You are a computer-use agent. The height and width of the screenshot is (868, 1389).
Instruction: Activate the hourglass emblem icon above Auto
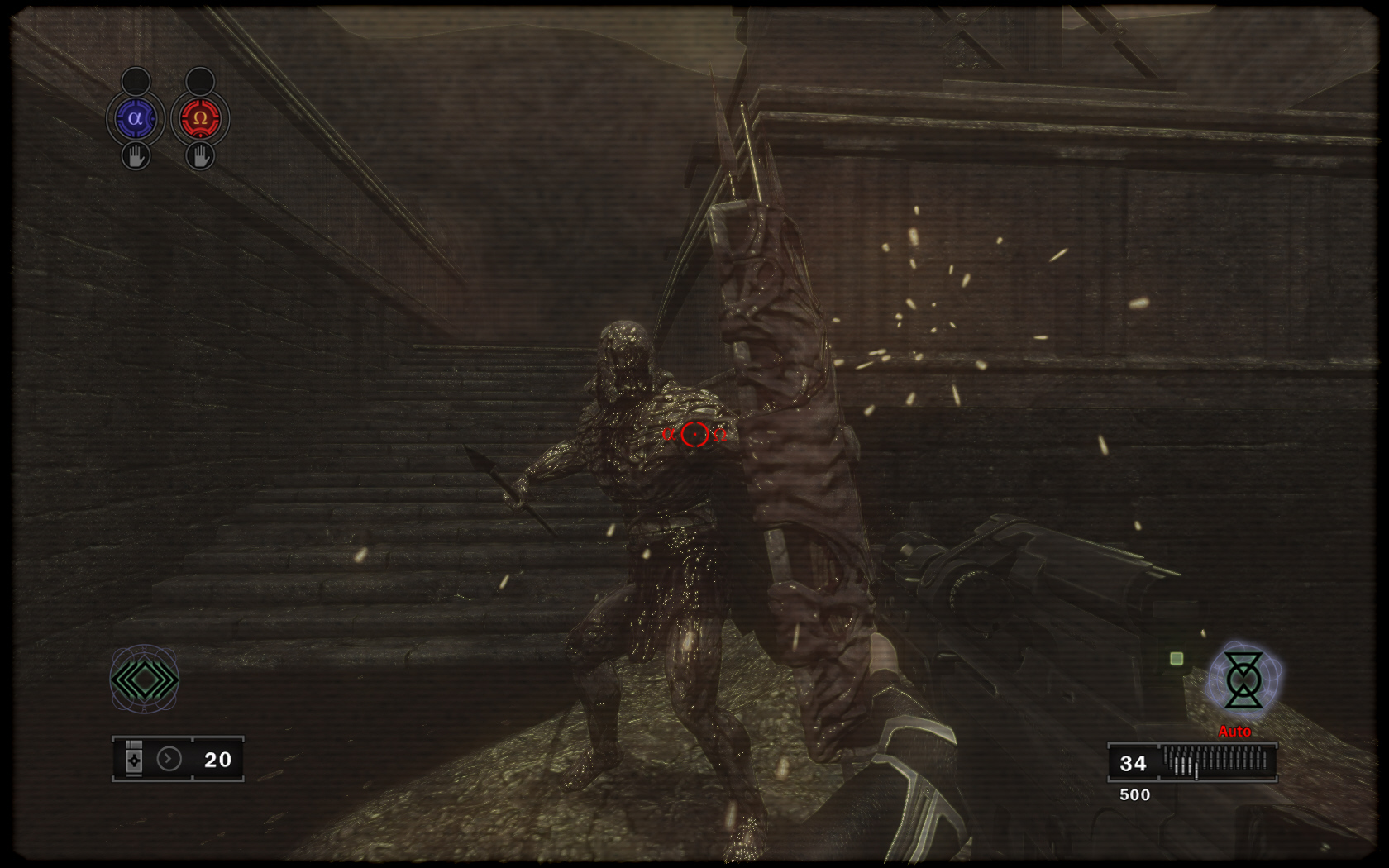1243,680
